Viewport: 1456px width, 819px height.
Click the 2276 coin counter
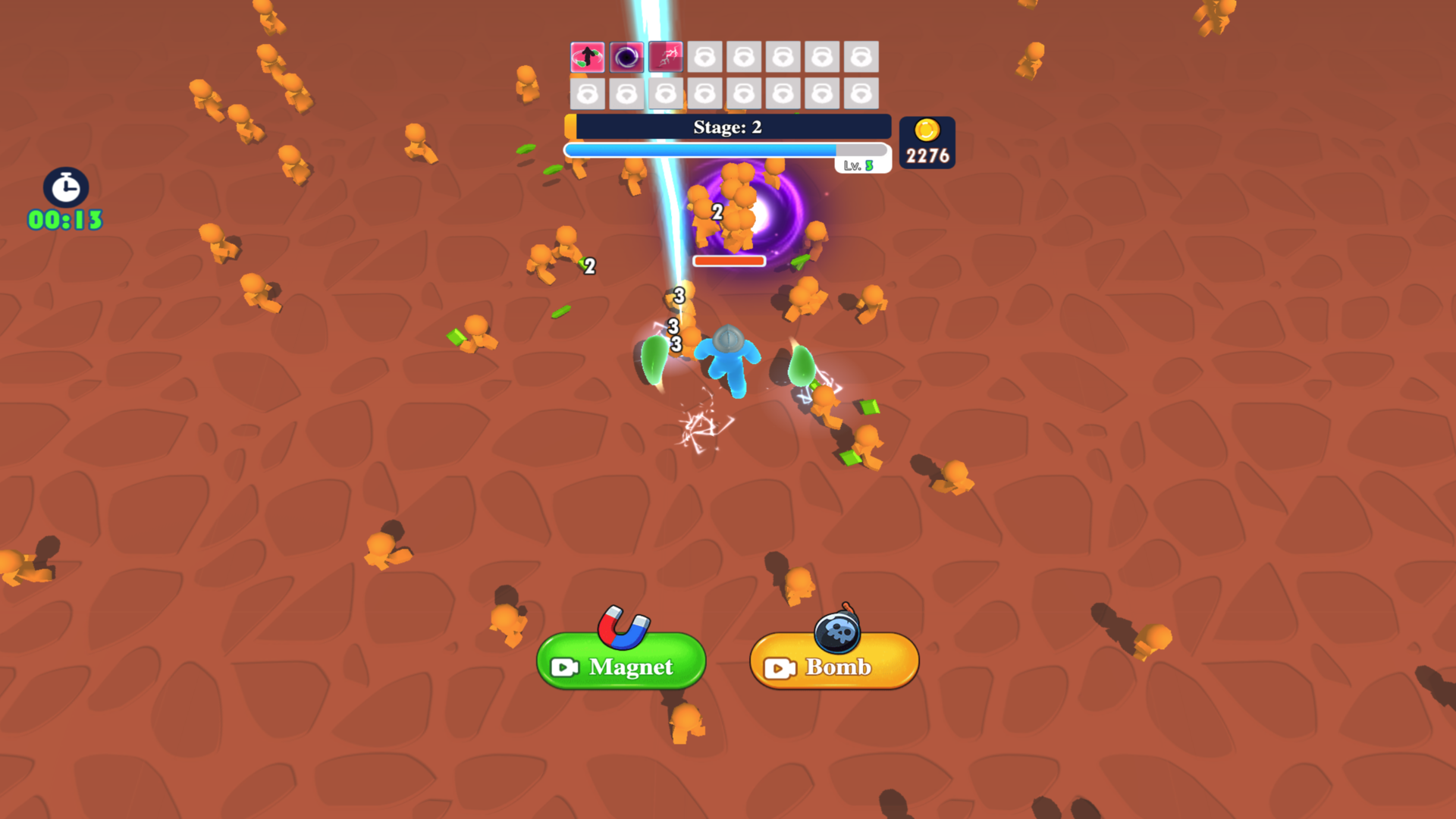(927, 157)
